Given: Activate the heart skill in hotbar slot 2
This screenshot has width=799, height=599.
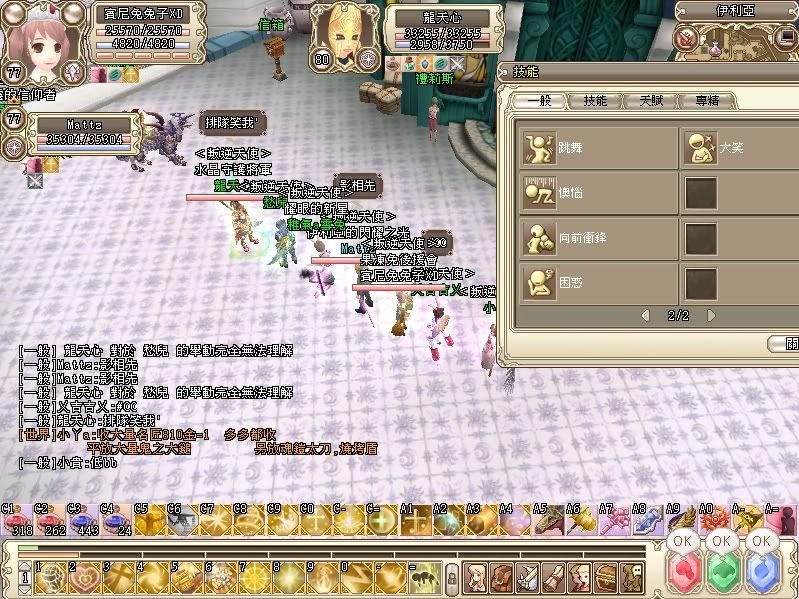Looking at the screenshot, I should coord(84,577).
